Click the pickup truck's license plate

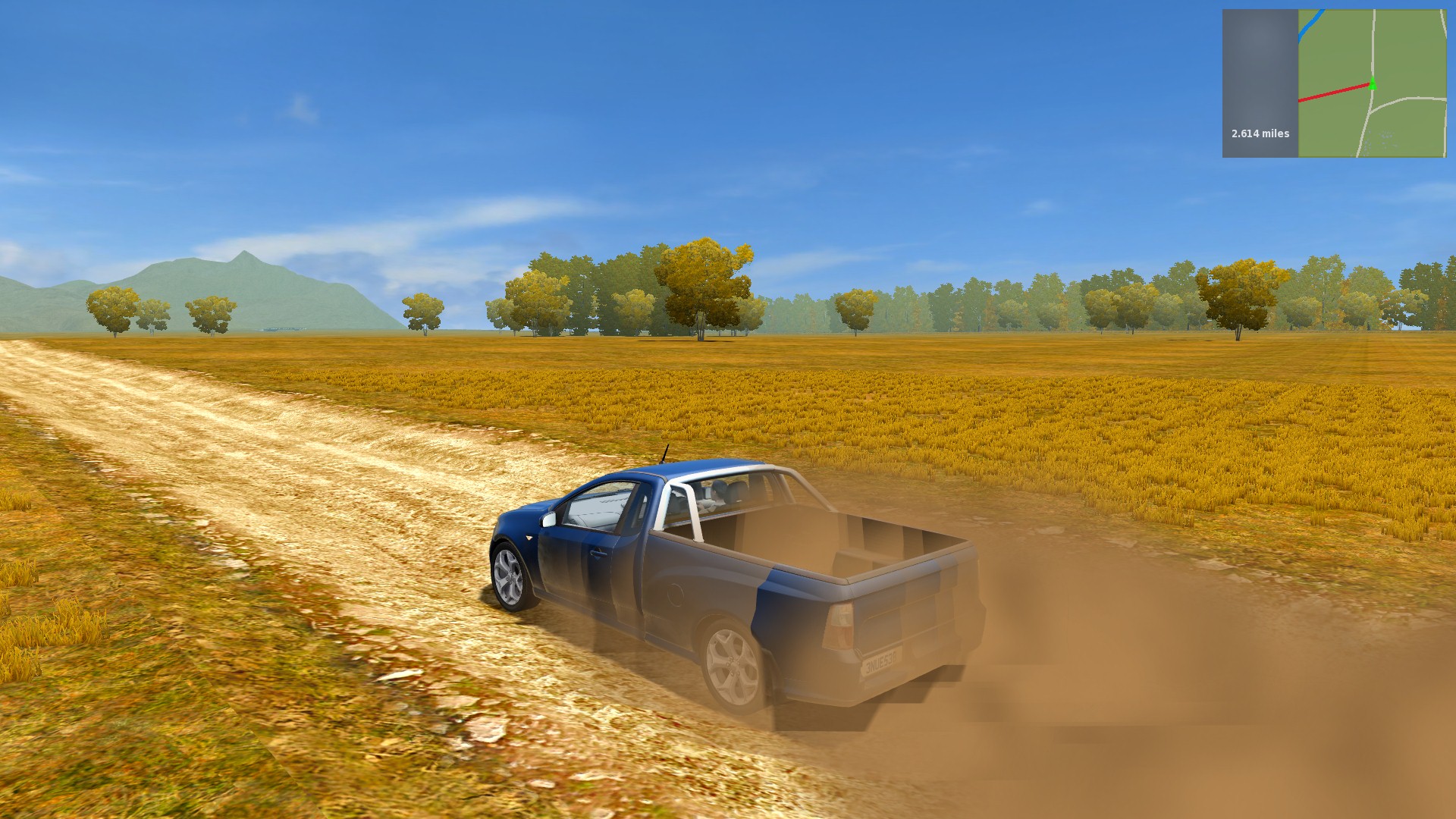click(x=883, y=664)
